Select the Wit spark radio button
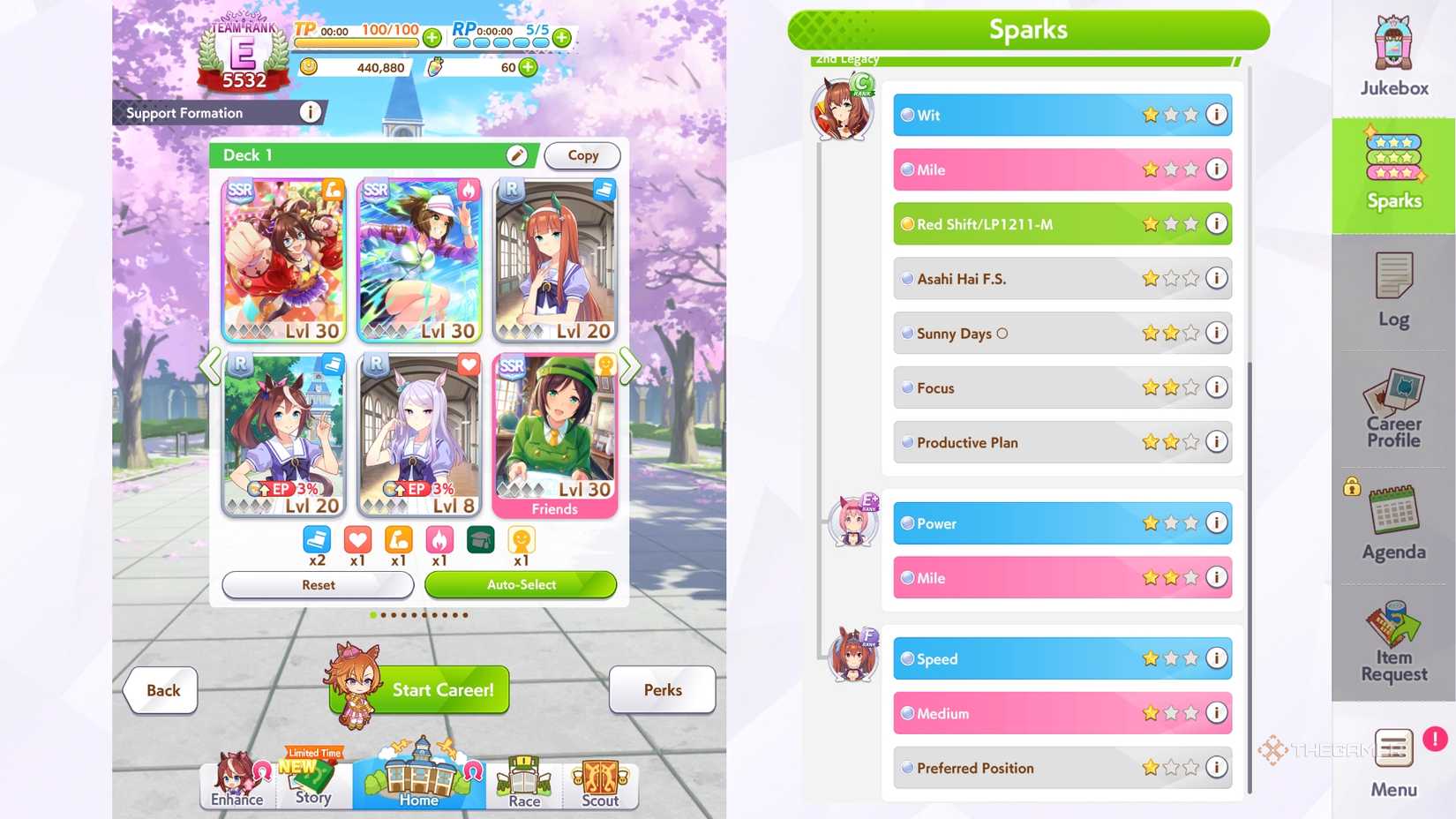1456x819 pixels. (907, 115)
